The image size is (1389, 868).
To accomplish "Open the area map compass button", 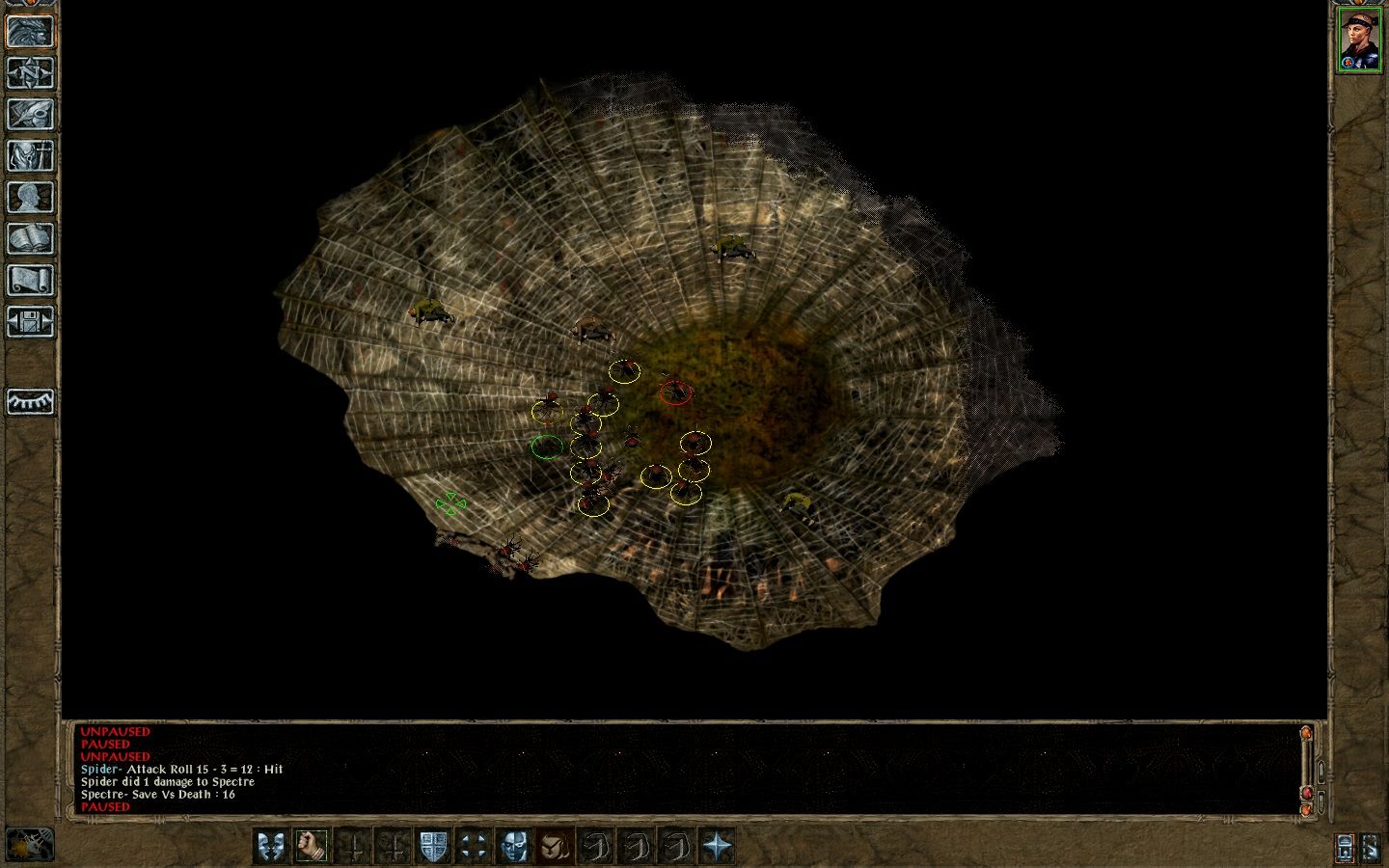I will point(30,73).
